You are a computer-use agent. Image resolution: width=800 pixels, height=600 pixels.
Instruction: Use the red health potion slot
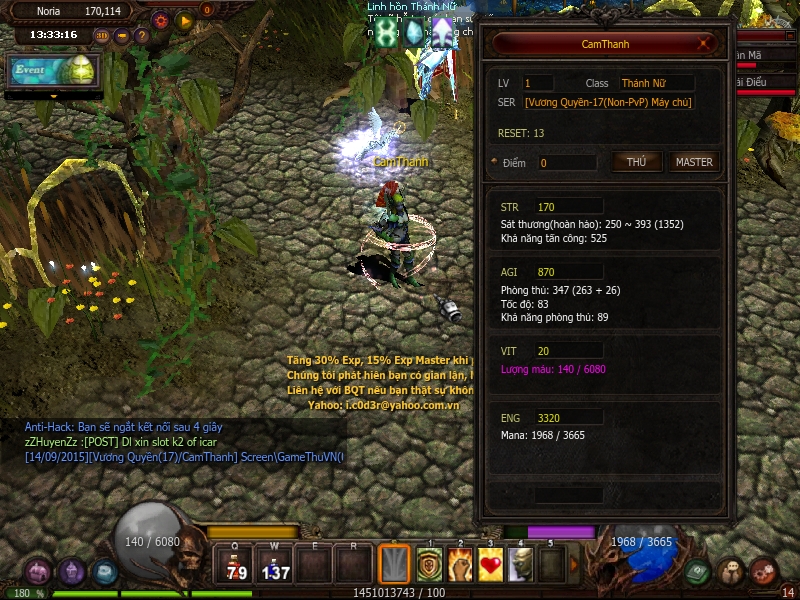click(x=236, y=566)
